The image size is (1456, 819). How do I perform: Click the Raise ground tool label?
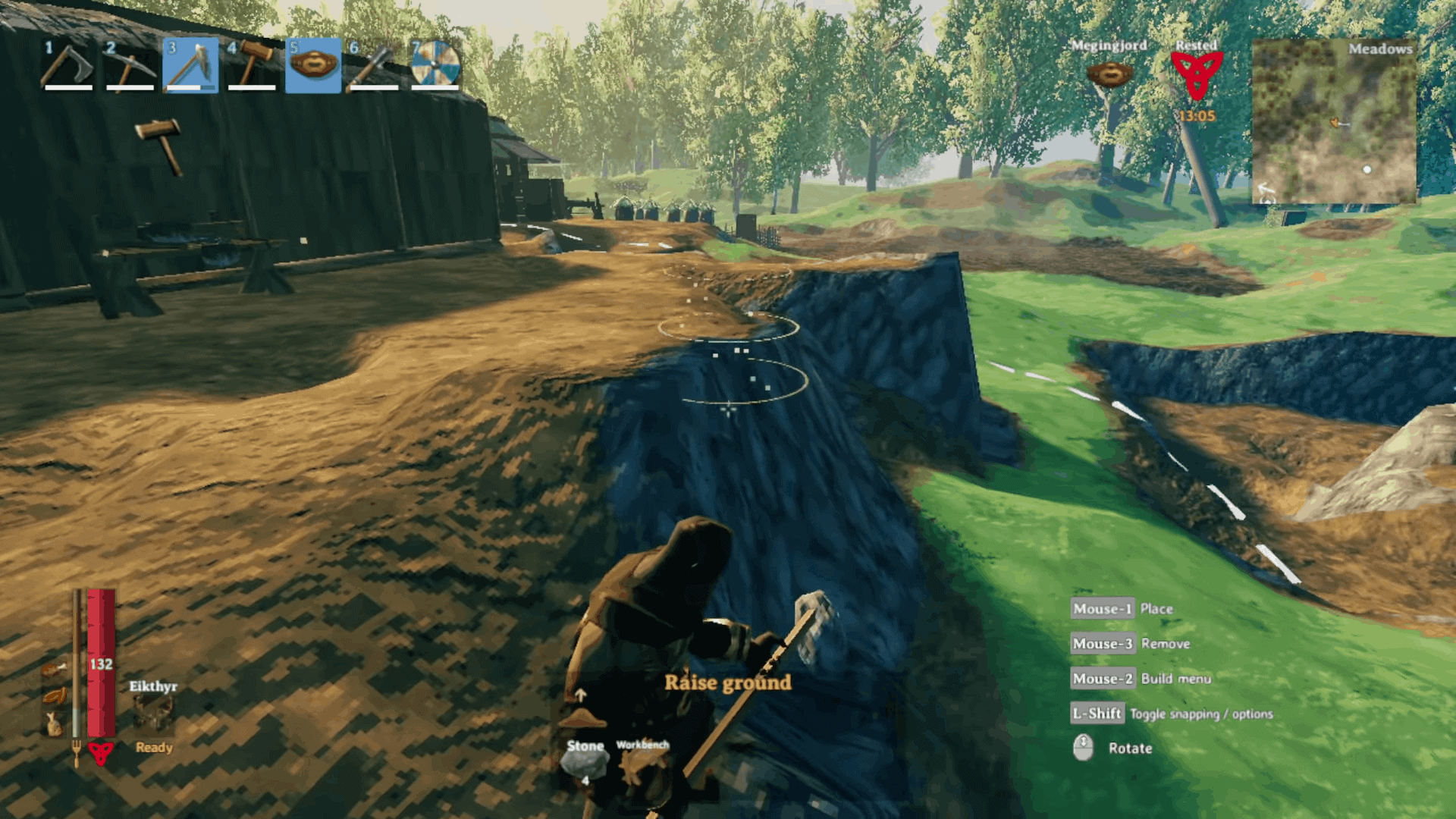727,682
